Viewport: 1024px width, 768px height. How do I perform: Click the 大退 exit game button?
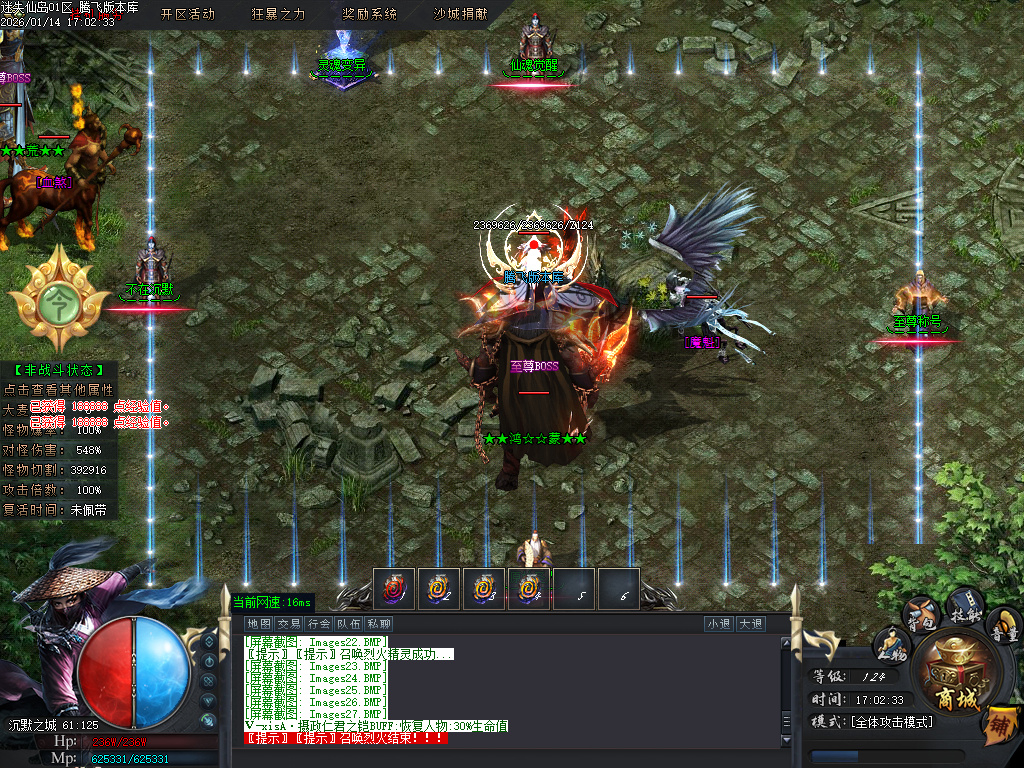click(751, 624)
